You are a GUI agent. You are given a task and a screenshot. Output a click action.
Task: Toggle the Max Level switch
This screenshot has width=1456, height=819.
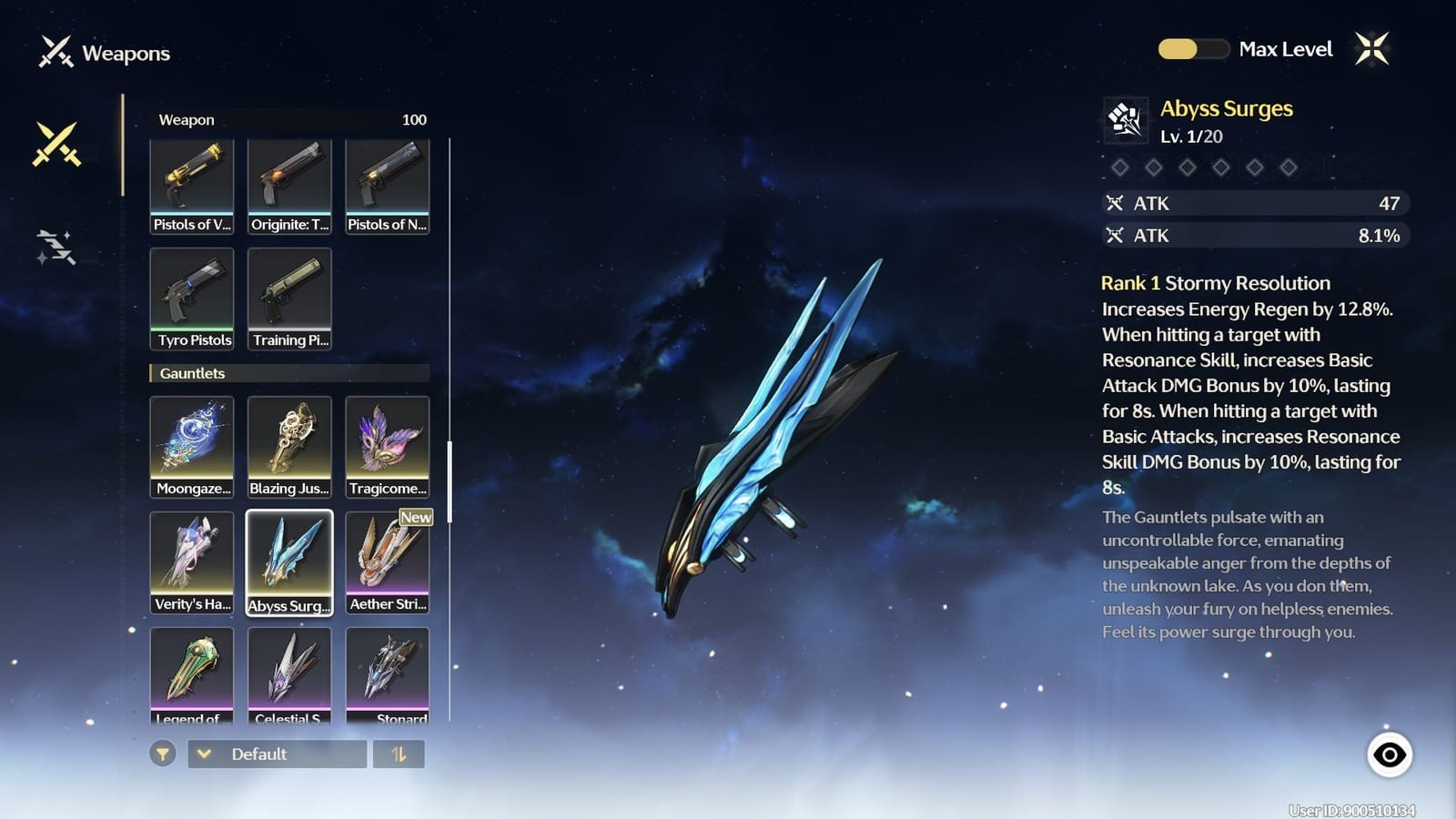point(1193,49)
